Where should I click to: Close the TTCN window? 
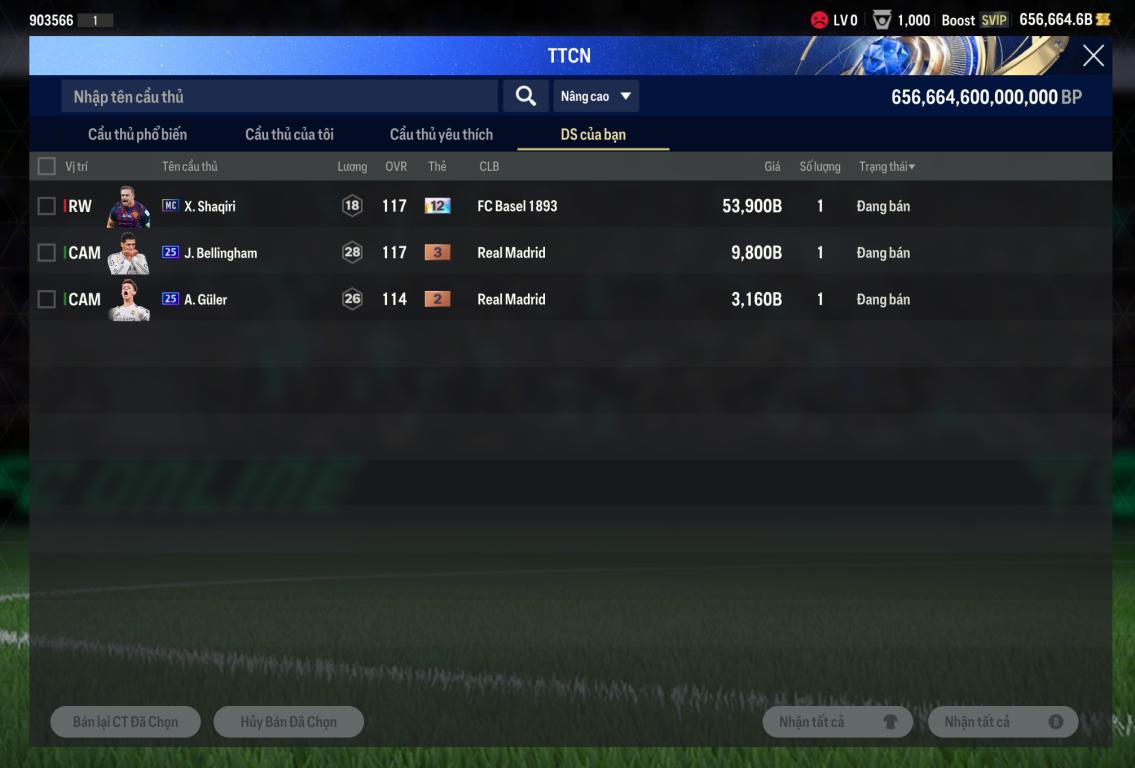[1093, 56]
